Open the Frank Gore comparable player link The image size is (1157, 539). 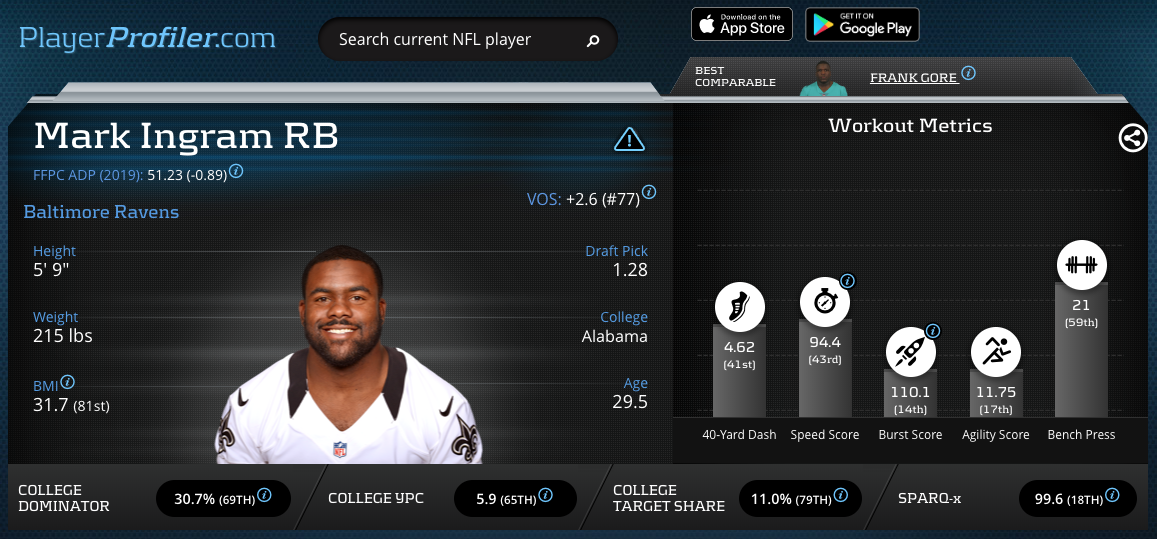pyautogui.click(x=913, y=77)
